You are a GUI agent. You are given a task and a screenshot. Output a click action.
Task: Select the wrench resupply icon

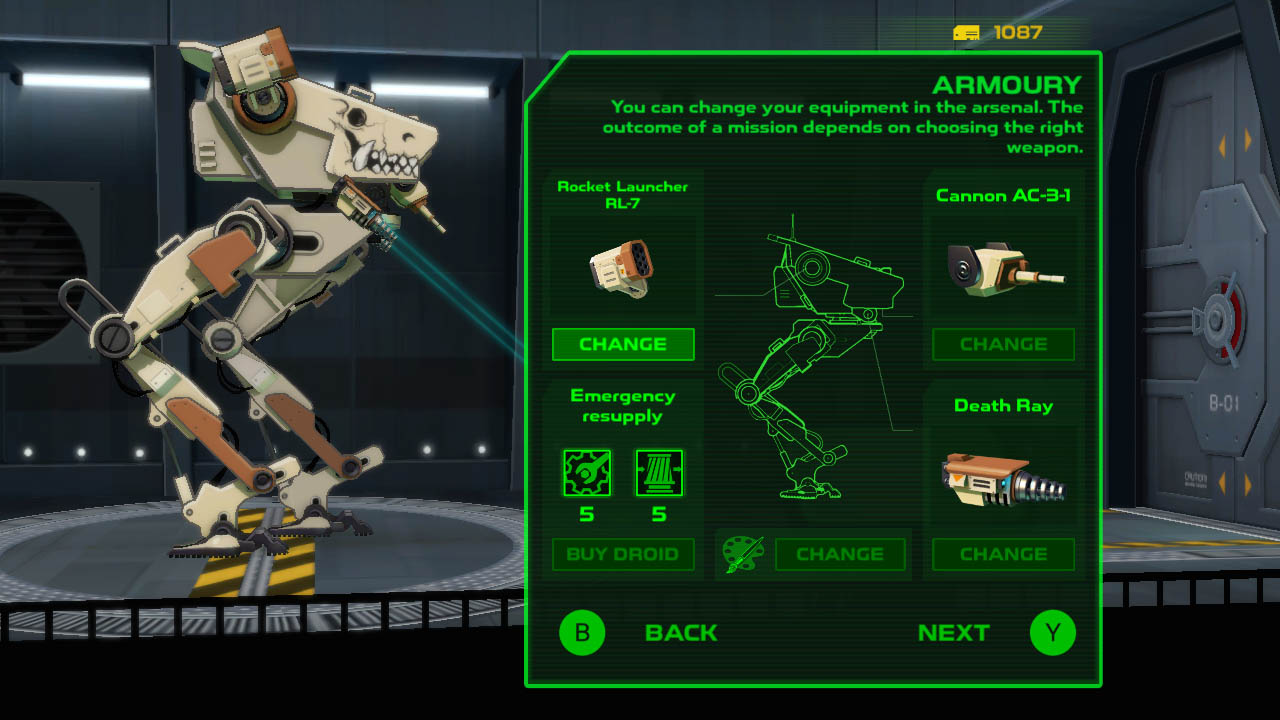(589, 473)
